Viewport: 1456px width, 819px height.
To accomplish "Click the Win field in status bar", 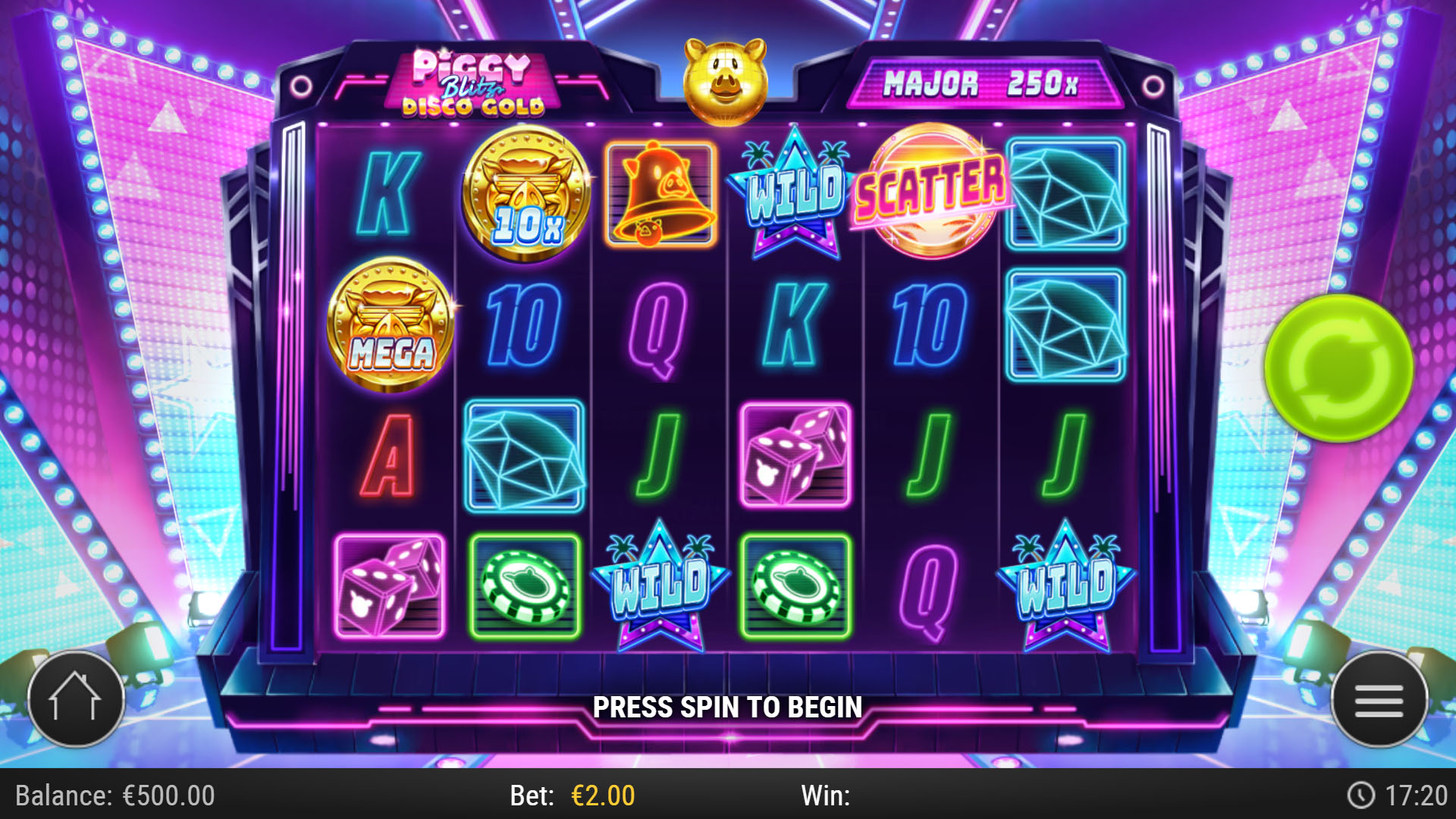I will pyautogui.click(x=827, y=797).
